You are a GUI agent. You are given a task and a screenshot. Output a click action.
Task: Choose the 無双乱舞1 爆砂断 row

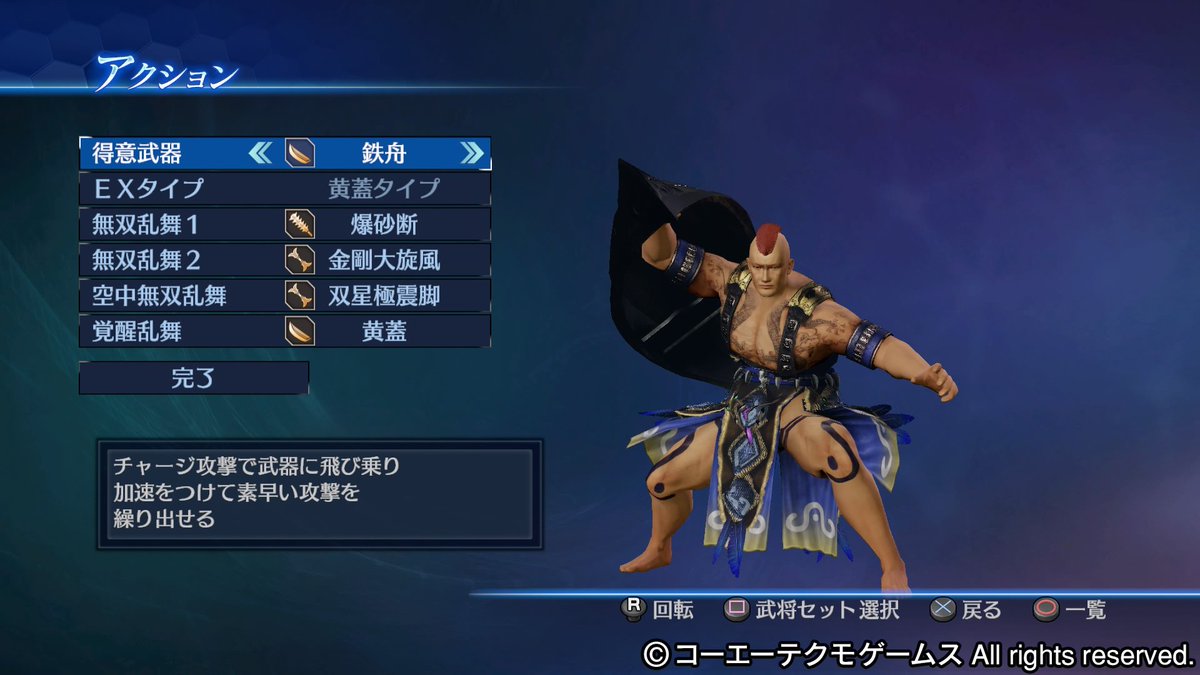pos(284,224)
